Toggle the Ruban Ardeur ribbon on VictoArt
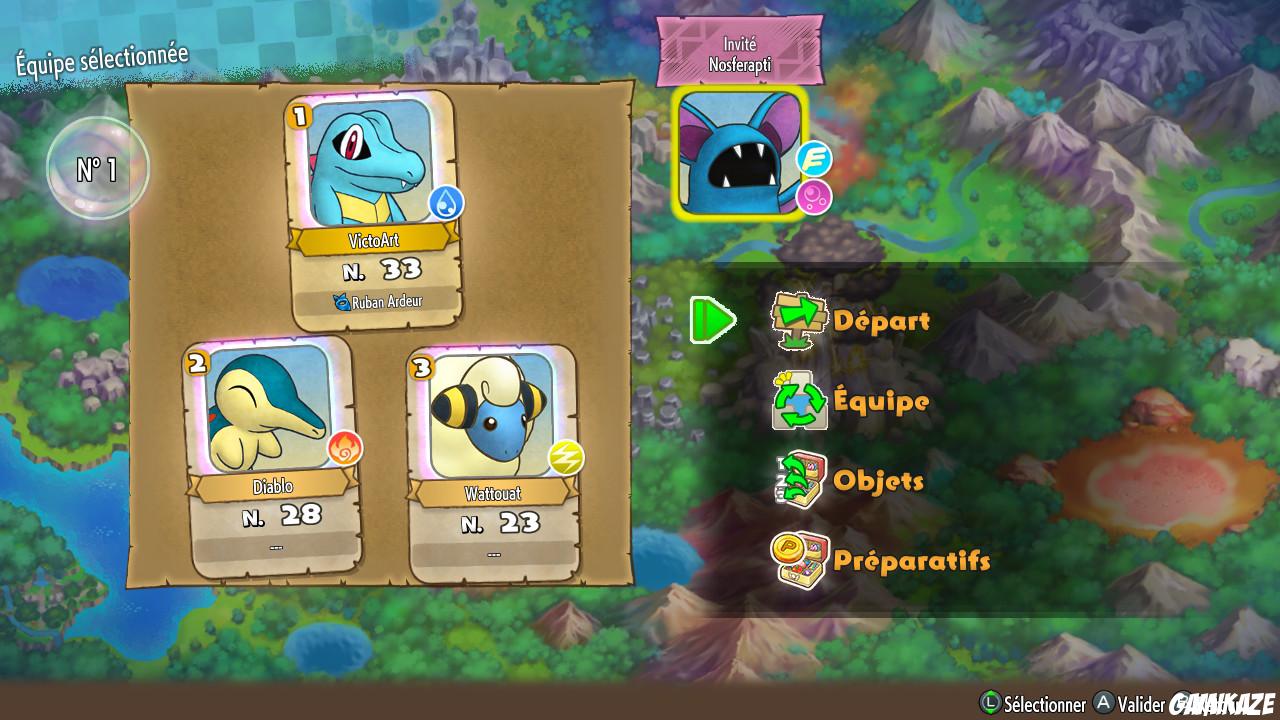 pyautogui.click(x=378, y=299)
